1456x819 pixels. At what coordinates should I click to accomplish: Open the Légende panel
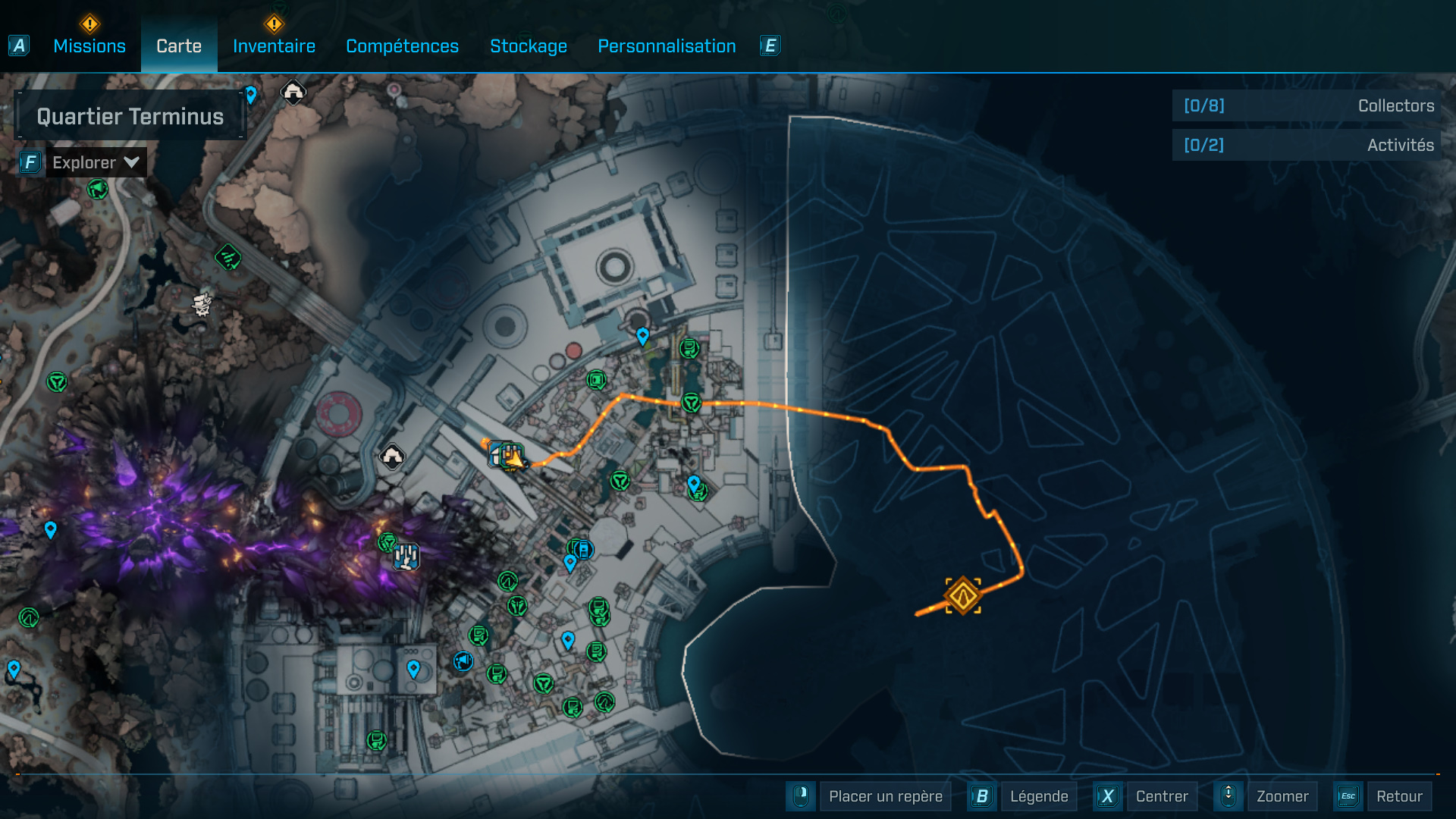(x=1039, y=796)
